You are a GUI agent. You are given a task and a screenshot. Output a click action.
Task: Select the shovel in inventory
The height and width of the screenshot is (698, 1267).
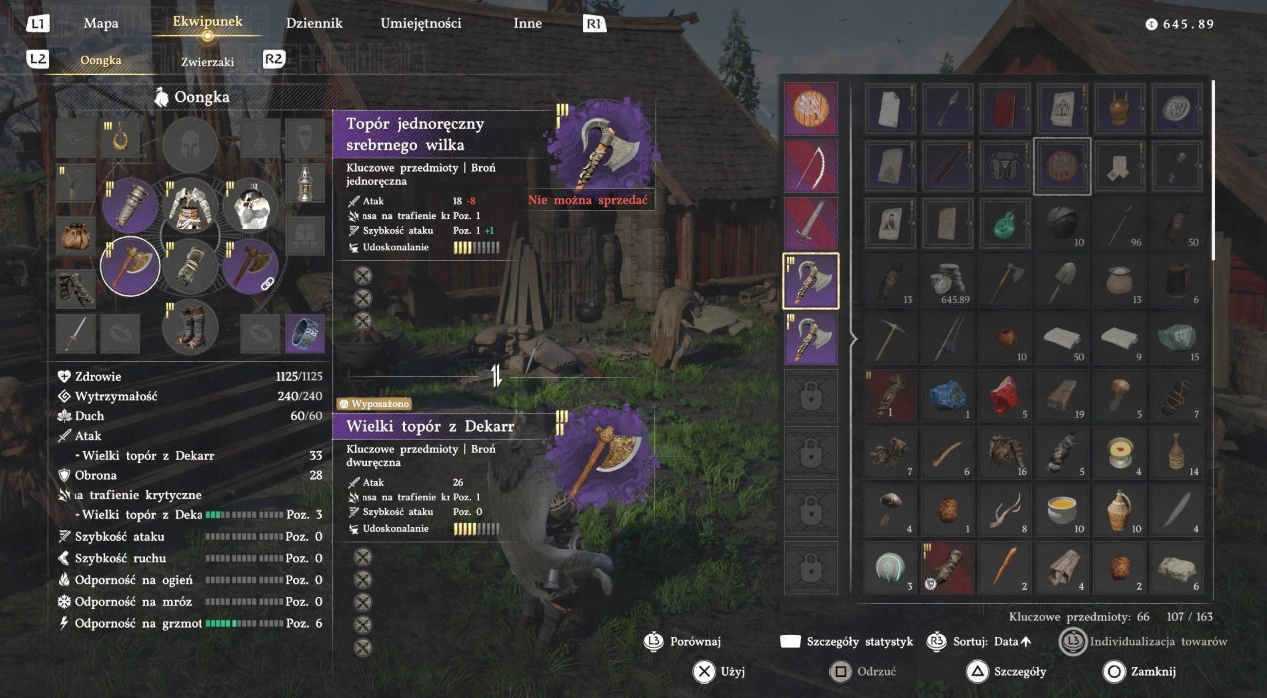click(x=1062, y=280)
